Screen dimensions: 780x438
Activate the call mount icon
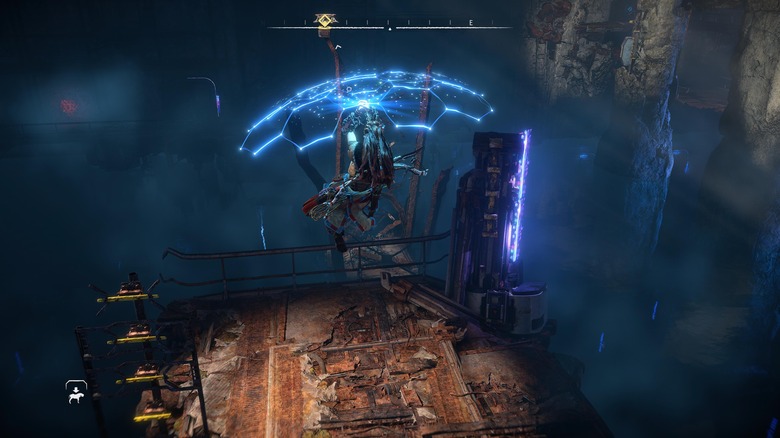click(76, 392)
